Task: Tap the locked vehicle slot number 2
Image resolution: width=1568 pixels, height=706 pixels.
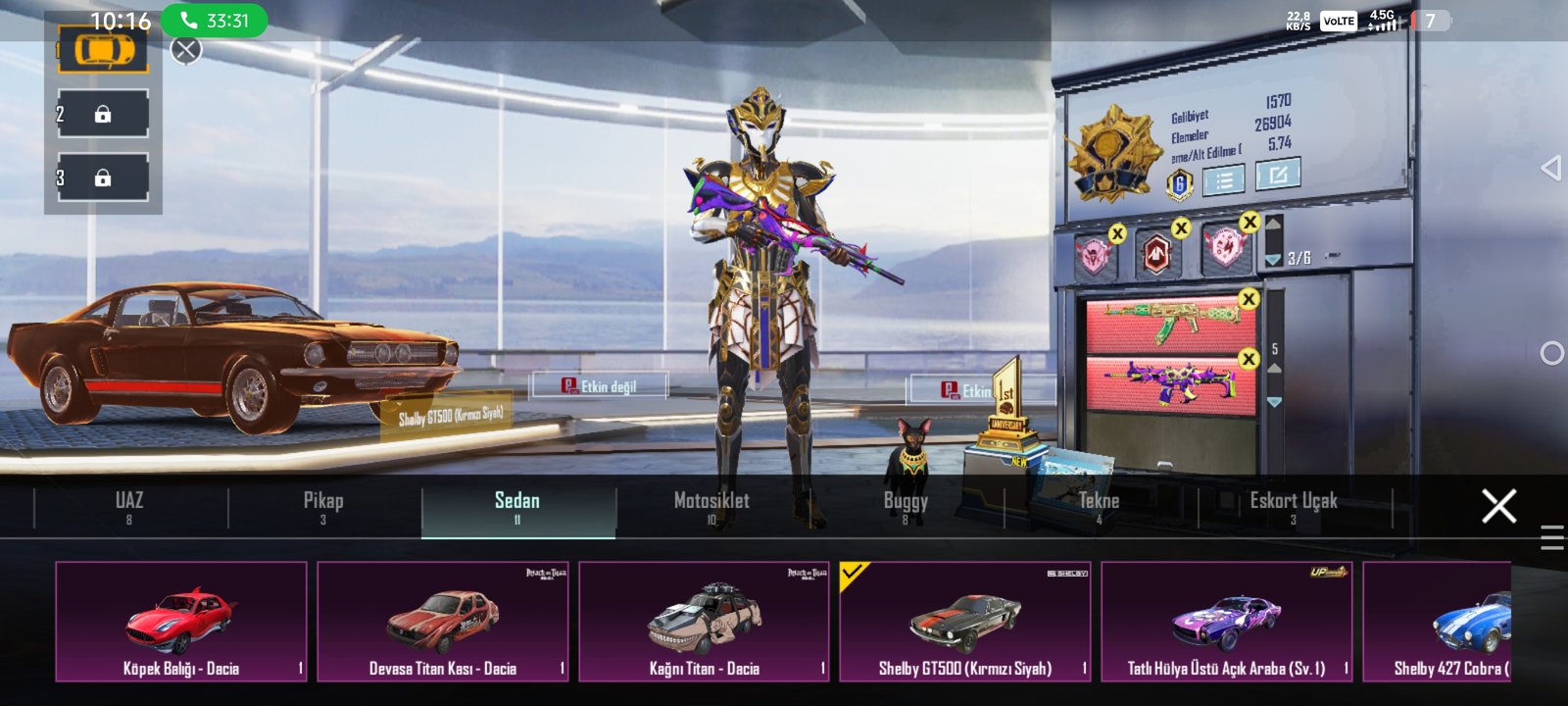Action: tap(103, 115)
